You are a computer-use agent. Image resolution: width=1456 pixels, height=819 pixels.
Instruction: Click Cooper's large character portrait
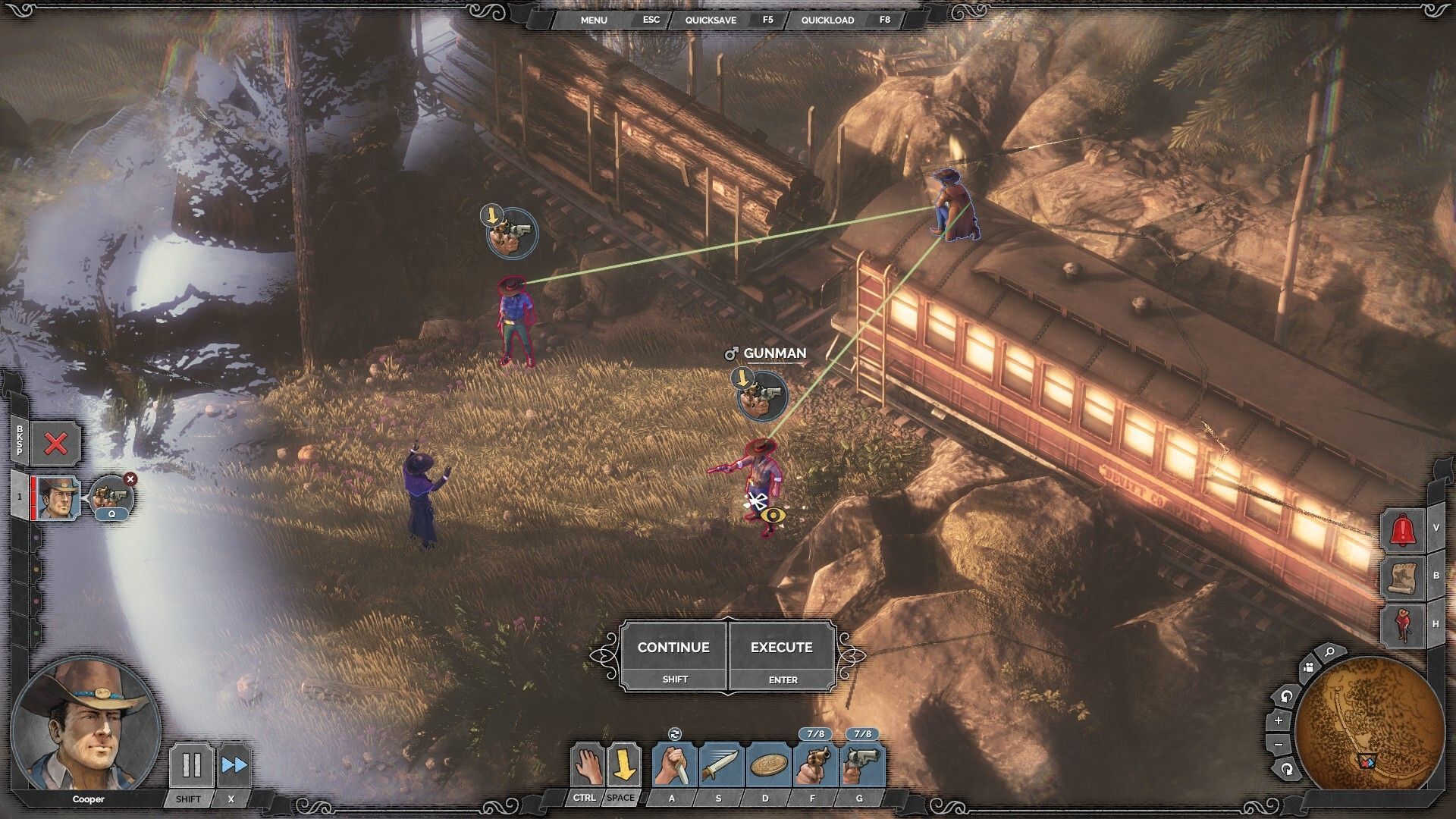pyautogui.click(x=86, y=726)
